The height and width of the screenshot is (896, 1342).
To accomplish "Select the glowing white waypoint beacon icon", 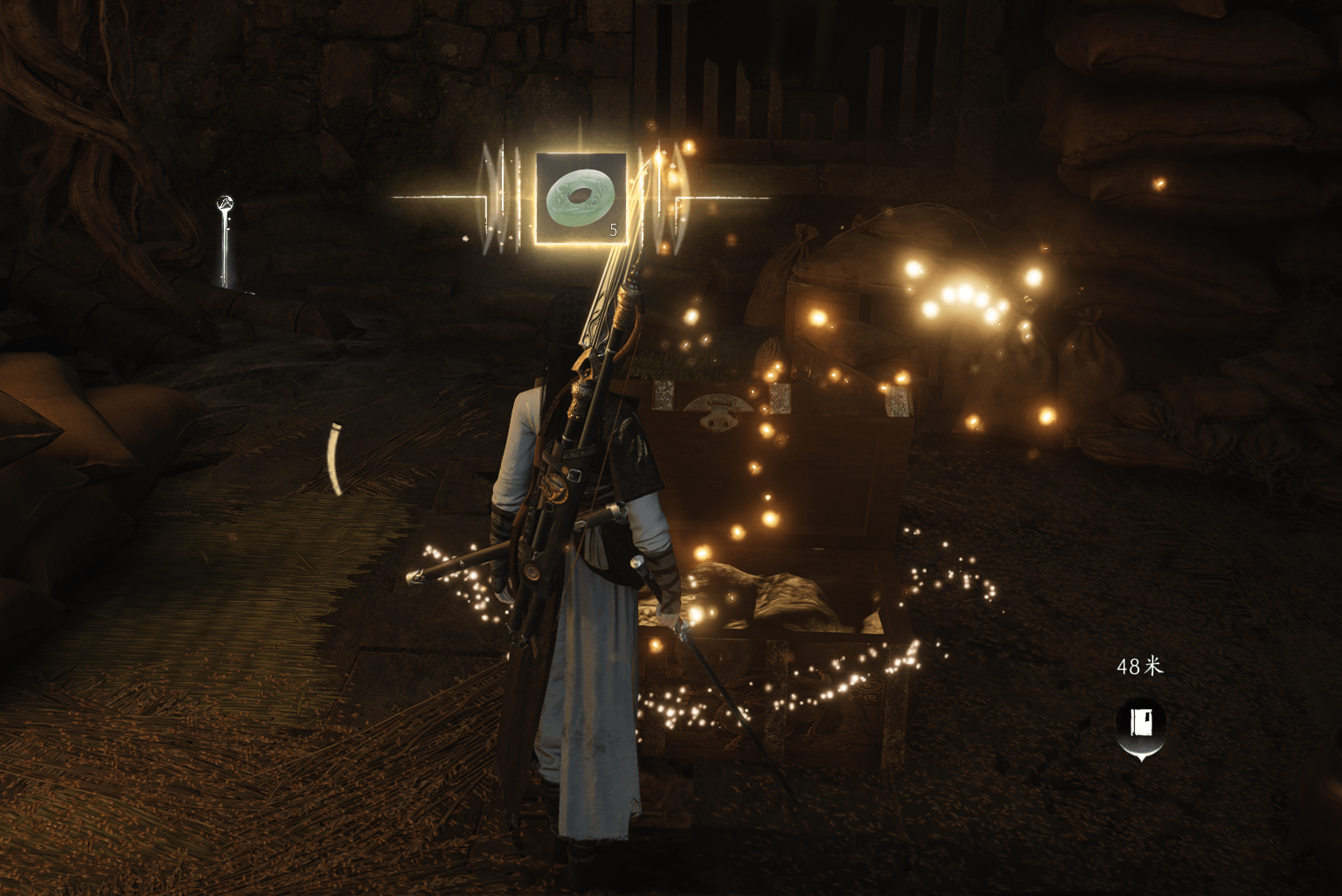I will click(x=226, y=205).
